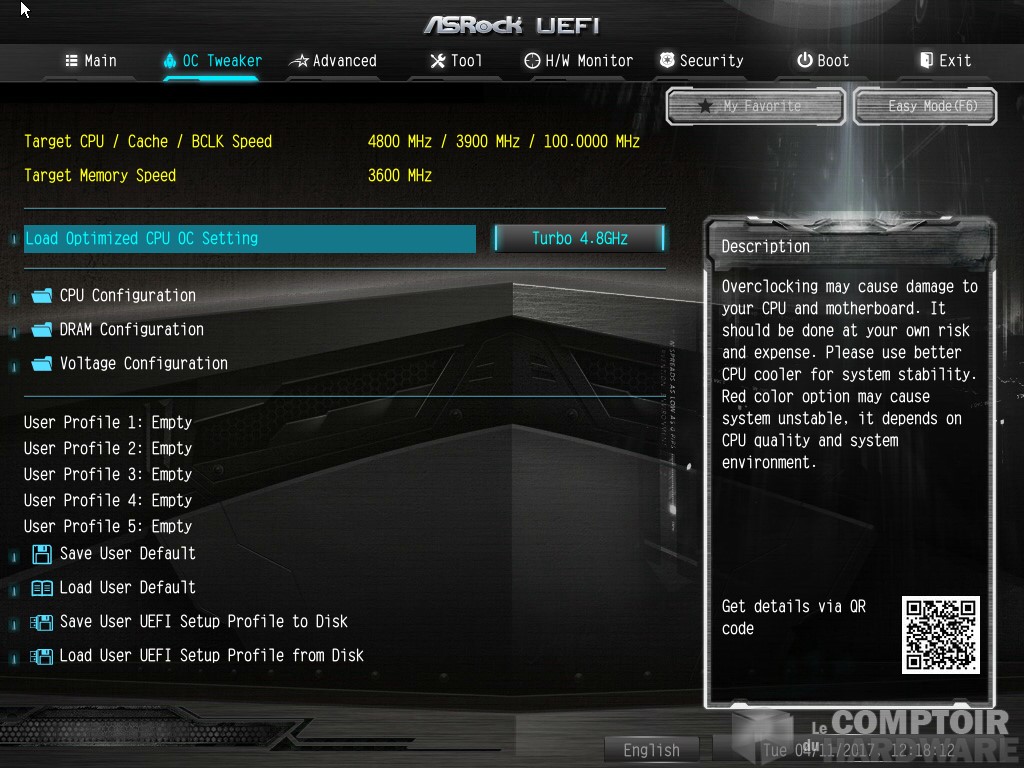
Task: Switch to the Boot tab
Action: click(x=823, y=61)
